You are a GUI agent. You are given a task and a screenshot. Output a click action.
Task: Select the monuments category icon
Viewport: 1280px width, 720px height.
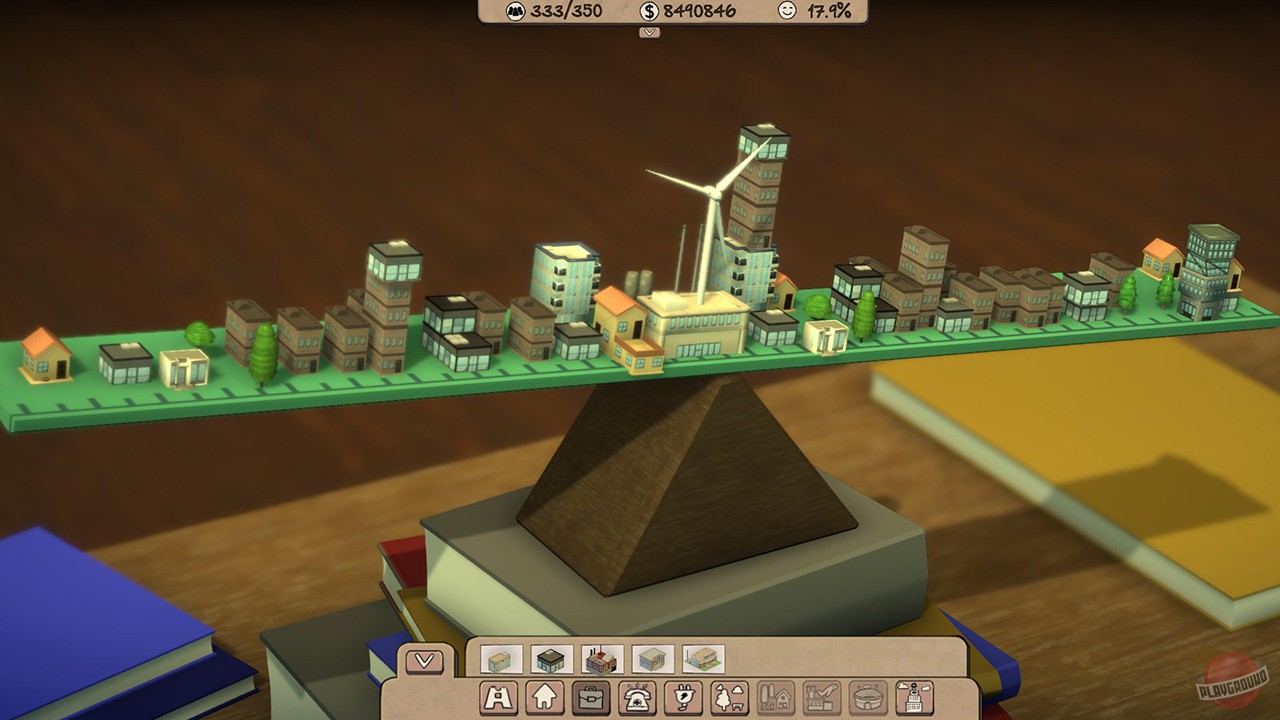[496, 698]
